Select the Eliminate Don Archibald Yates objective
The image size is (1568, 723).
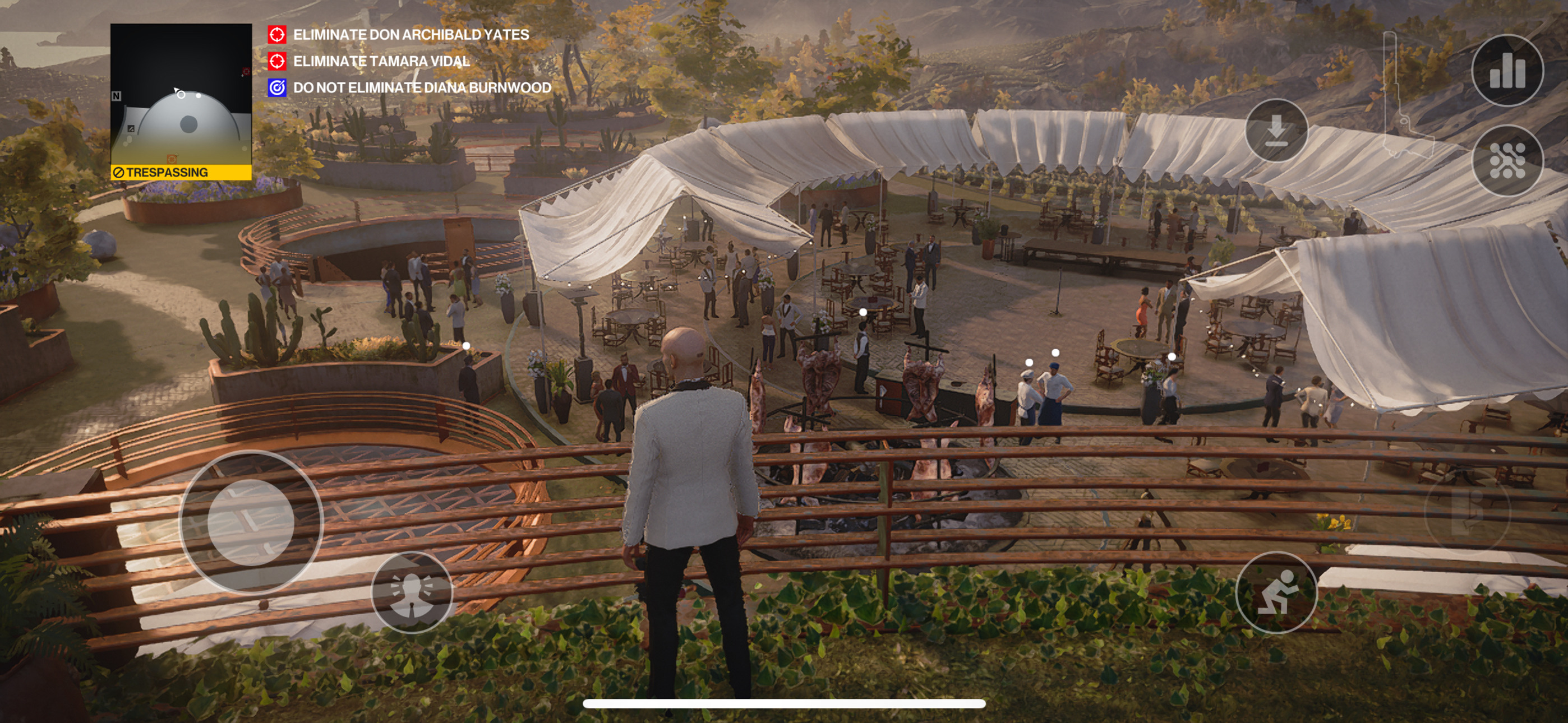(x=411, y=35)
